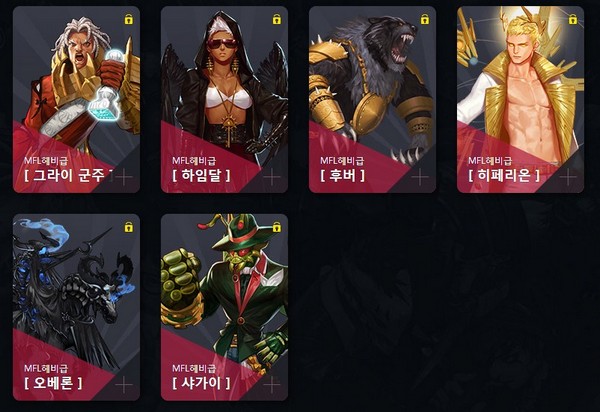Click the plus icon on 후버 card
Viewport: 600px width, 412px height.
420,176
